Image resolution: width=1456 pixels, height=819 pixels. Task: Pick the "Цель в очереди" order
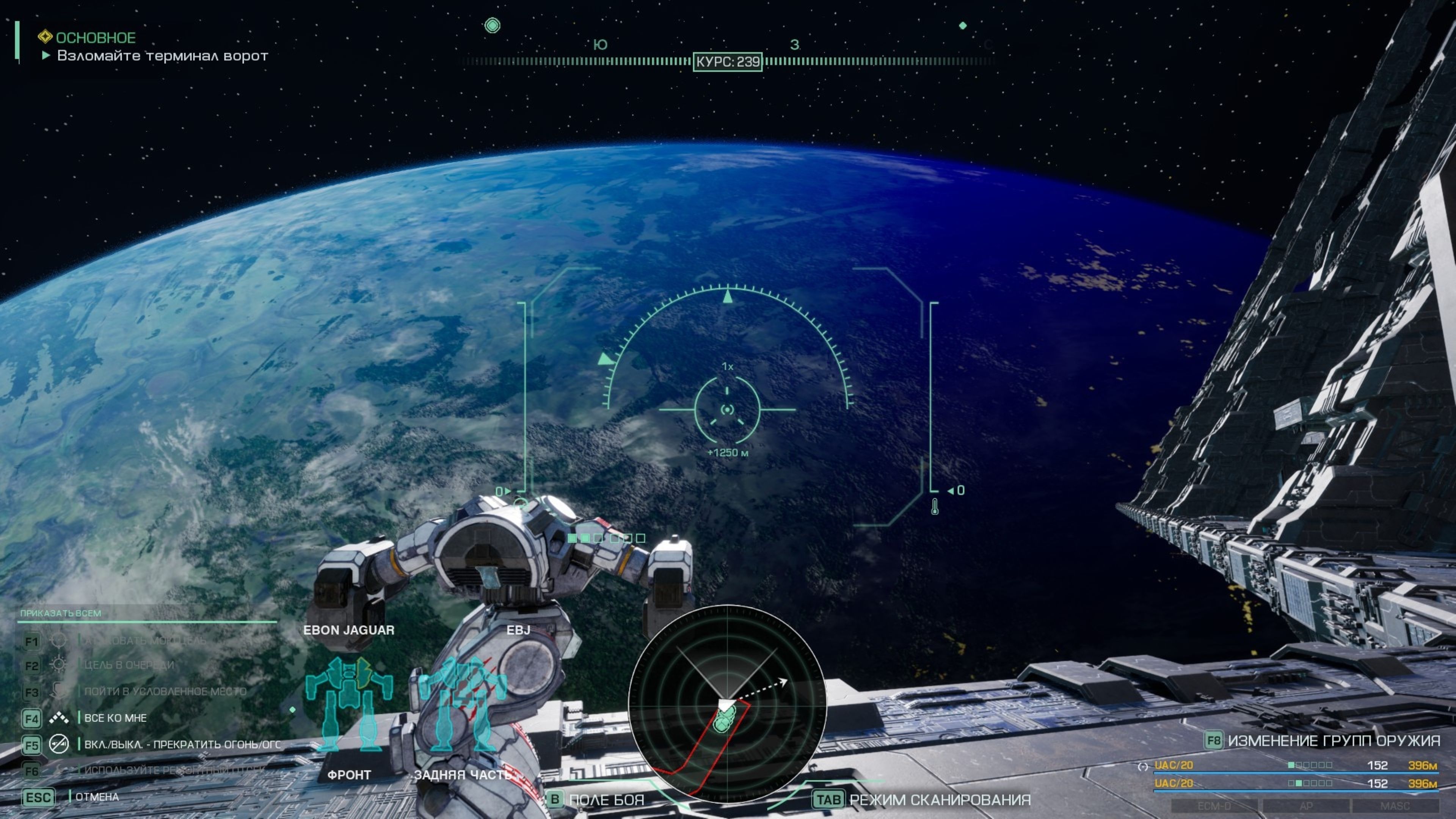pyautogui.click(x=129, y=665)
